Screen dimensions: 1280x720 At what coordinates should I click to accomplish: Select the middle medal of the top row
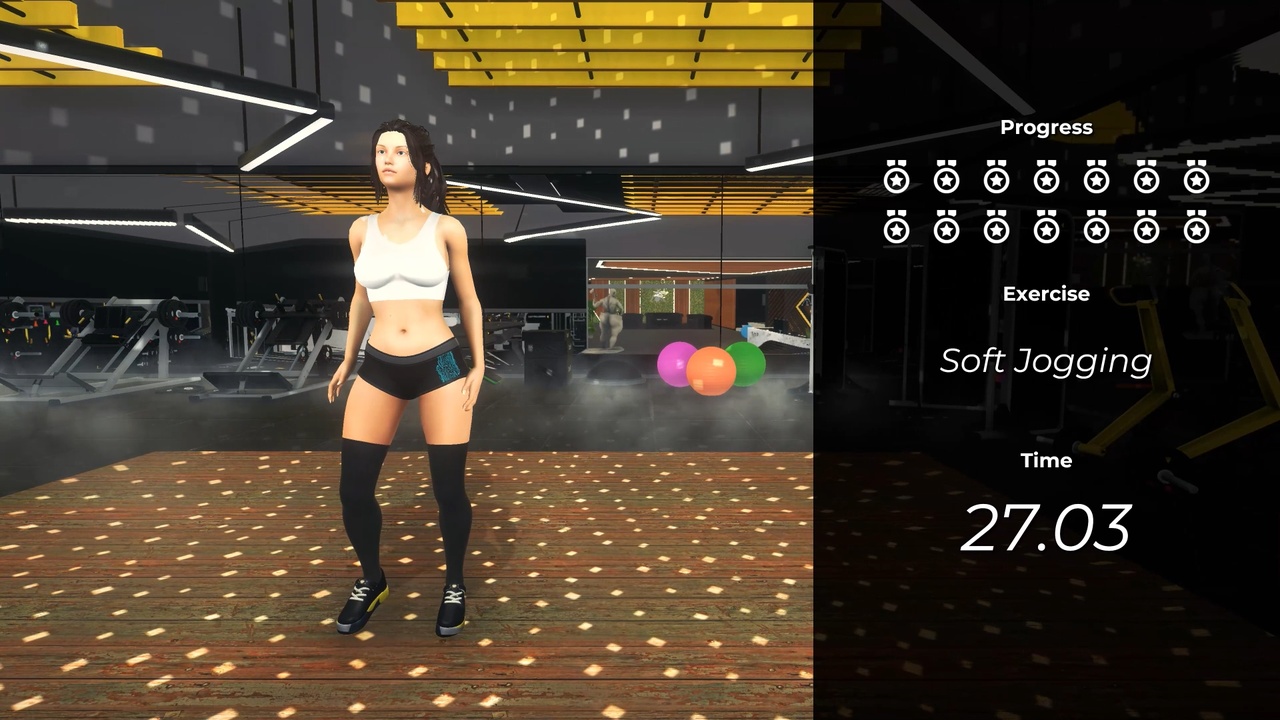tap(1046, 180)
